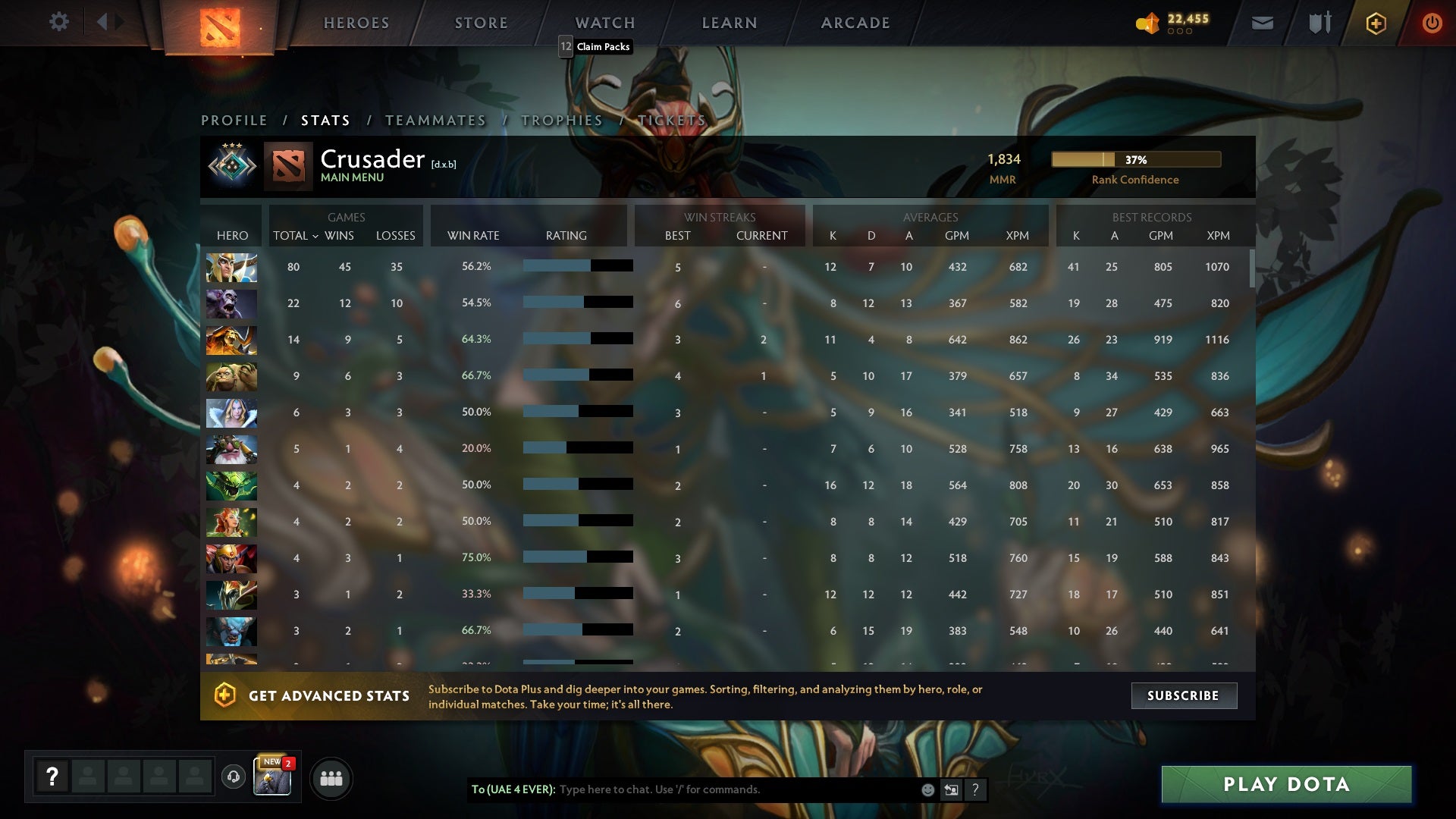1456x819 pixels.
Task: Open Dota Plus via the hexagon plus icon
Action: pos(1375,22)
